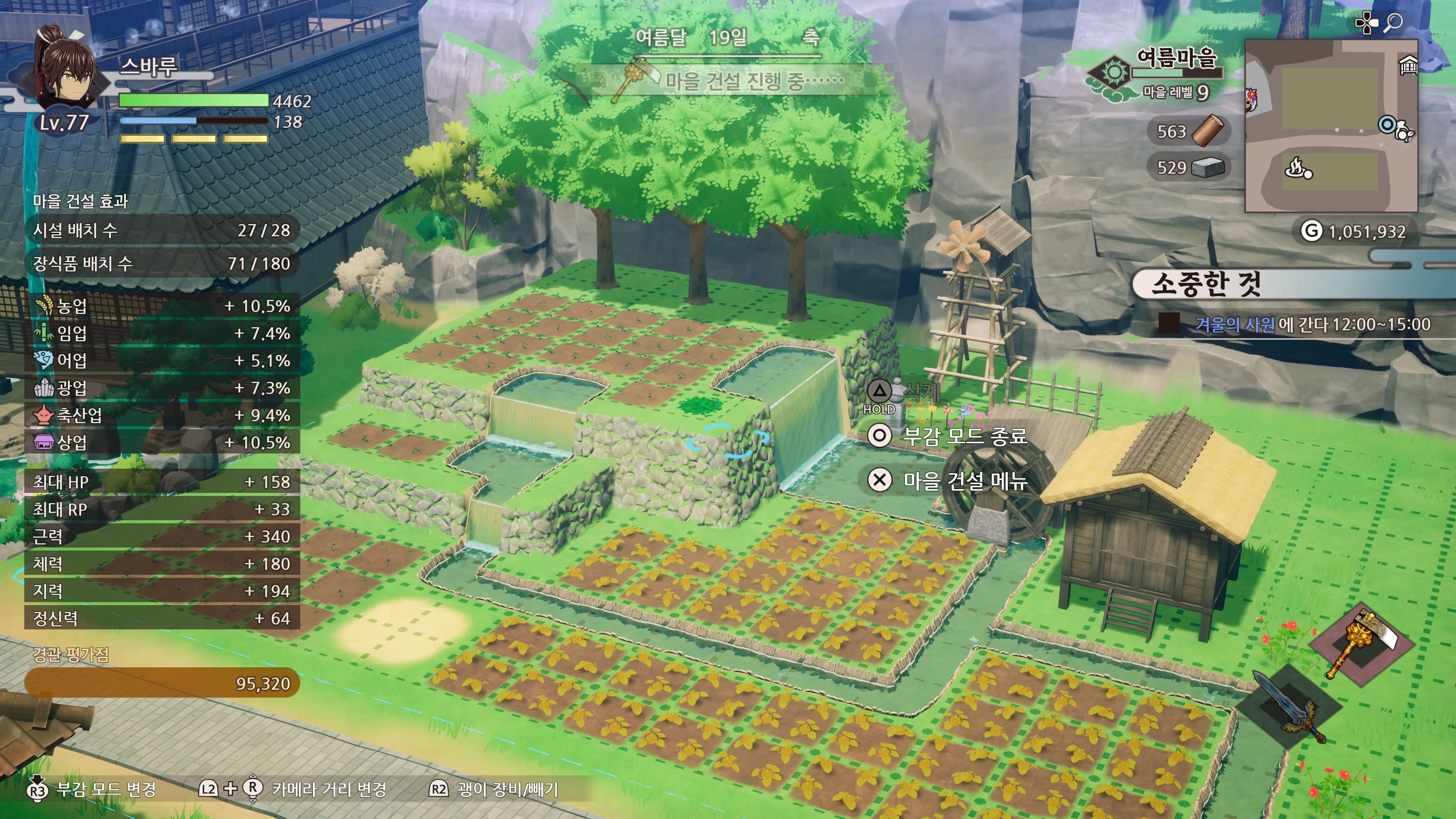Open the summer village minimap
Image resolution: width=1456 pixels, height=819 pixels.
1330,126
